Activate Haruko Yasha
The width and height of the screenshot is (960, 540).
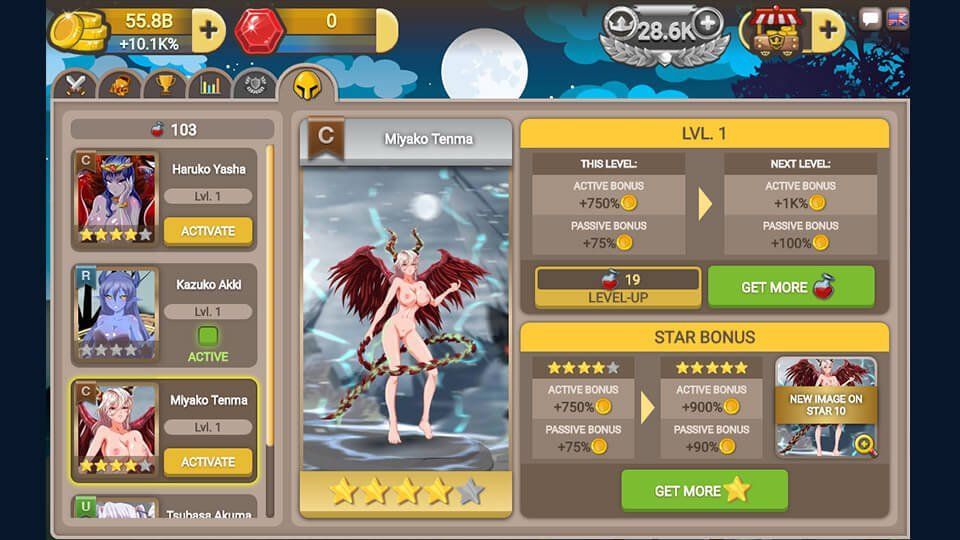(208, 231)
